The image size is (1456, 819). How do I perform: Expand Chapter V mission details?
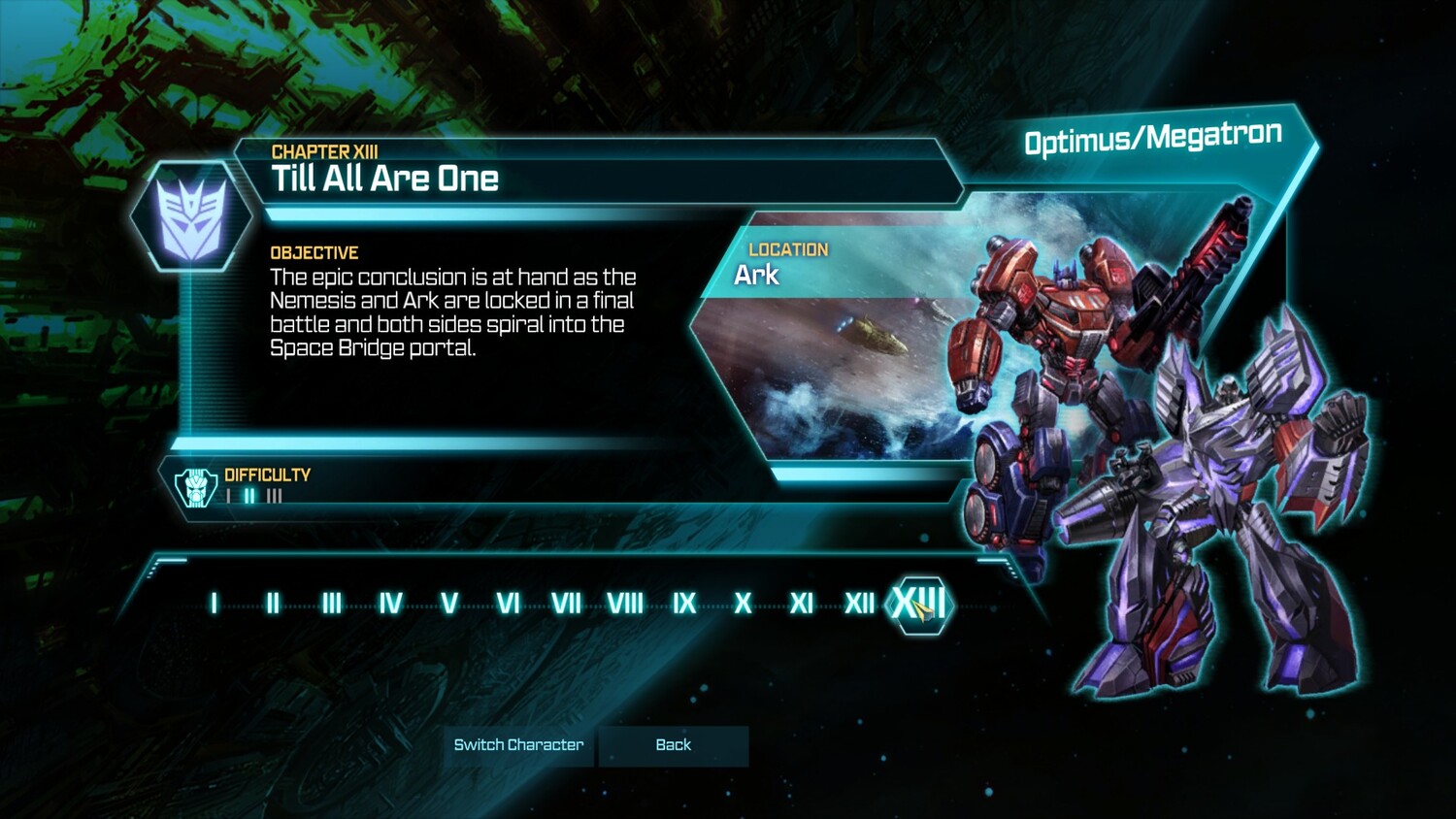click(448, 603)
